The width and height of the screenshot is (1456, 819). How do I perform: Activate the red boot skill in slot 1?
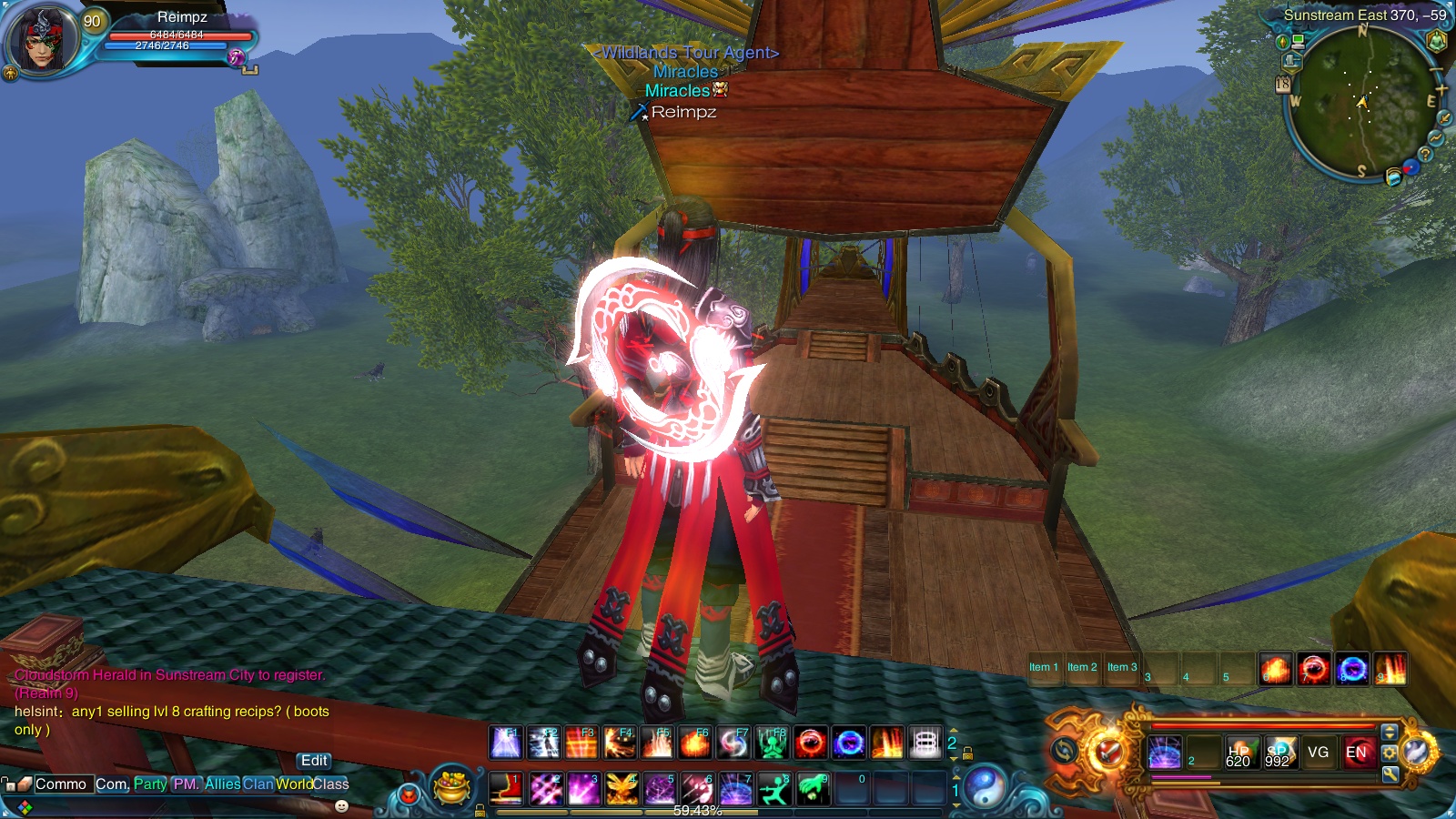pos(505,788)
